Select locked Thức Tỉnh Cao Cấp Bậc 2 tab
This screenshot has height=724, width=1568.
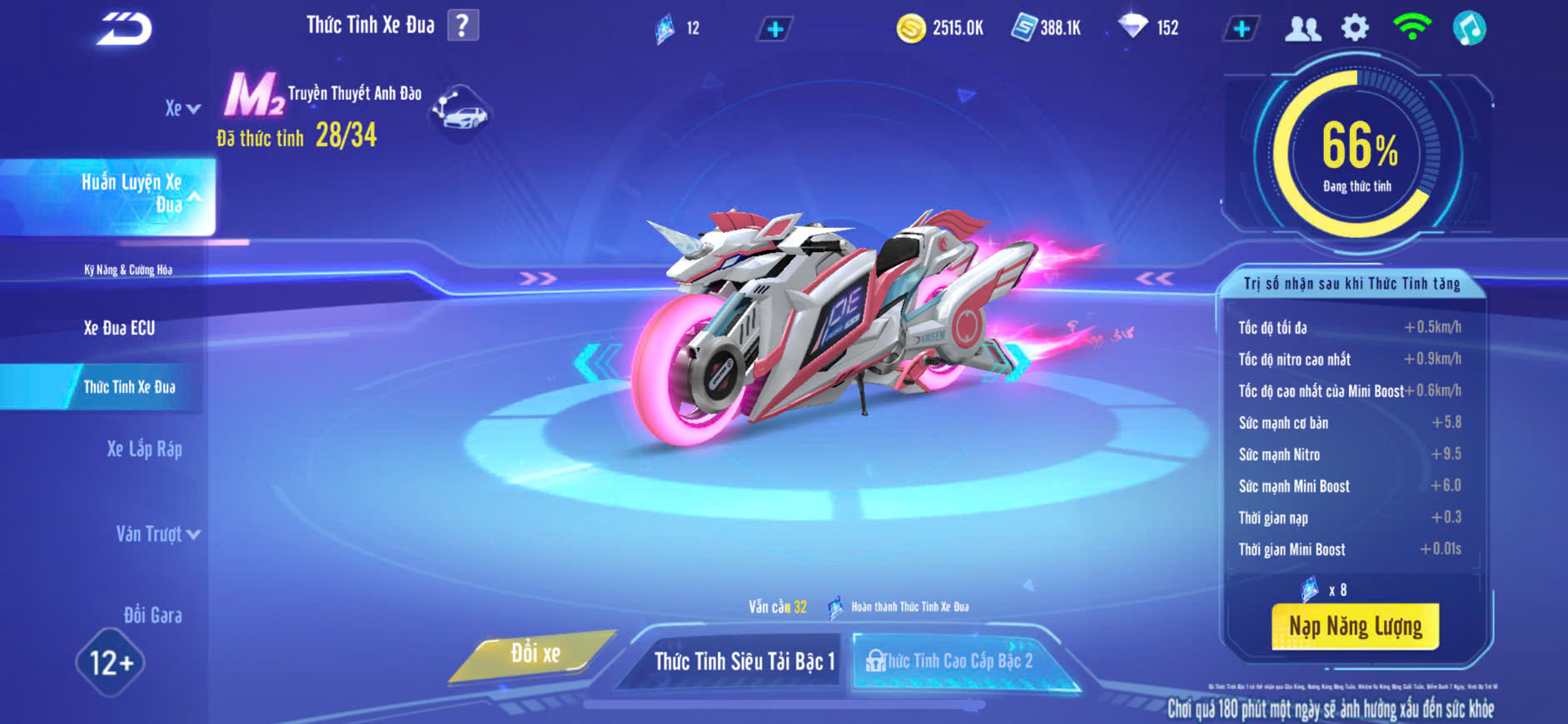point(956,661)
